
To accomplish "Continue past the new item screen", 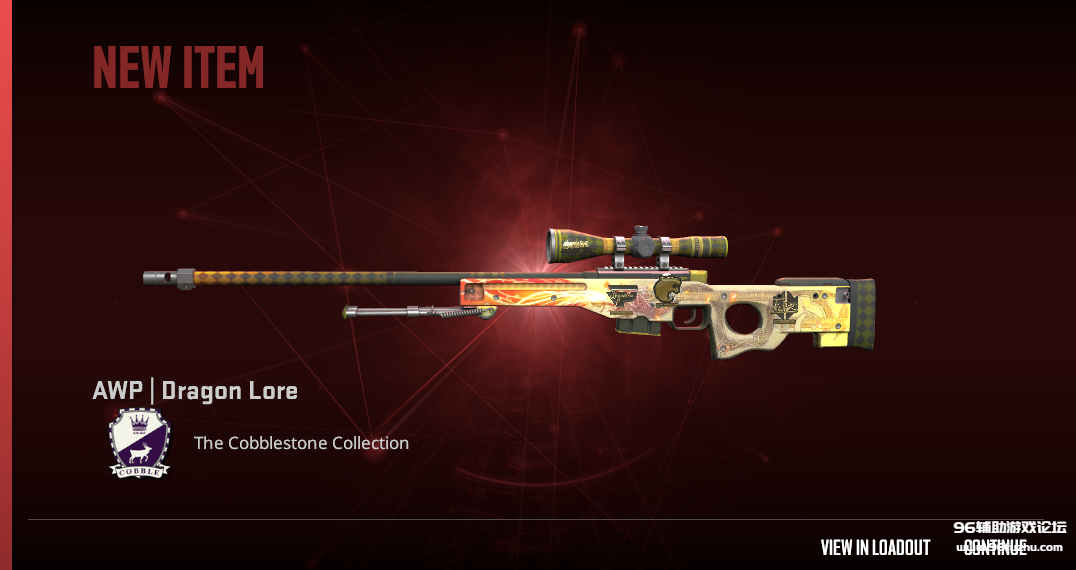I will 995,548.
